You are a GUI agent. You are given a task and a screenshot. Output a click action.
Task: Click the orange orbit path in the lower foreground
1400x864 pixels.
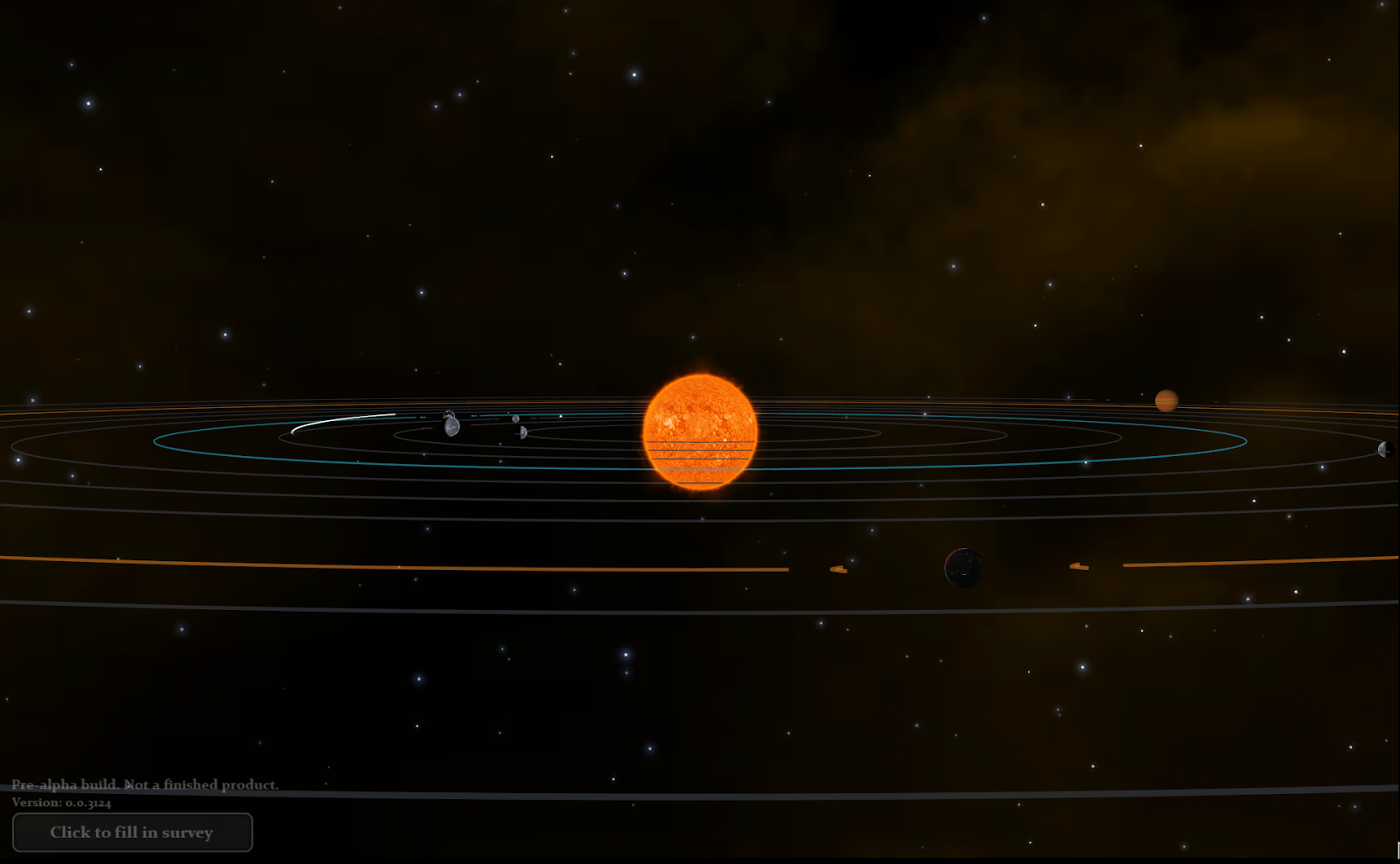pyautogui.click(x=350, y=564)
